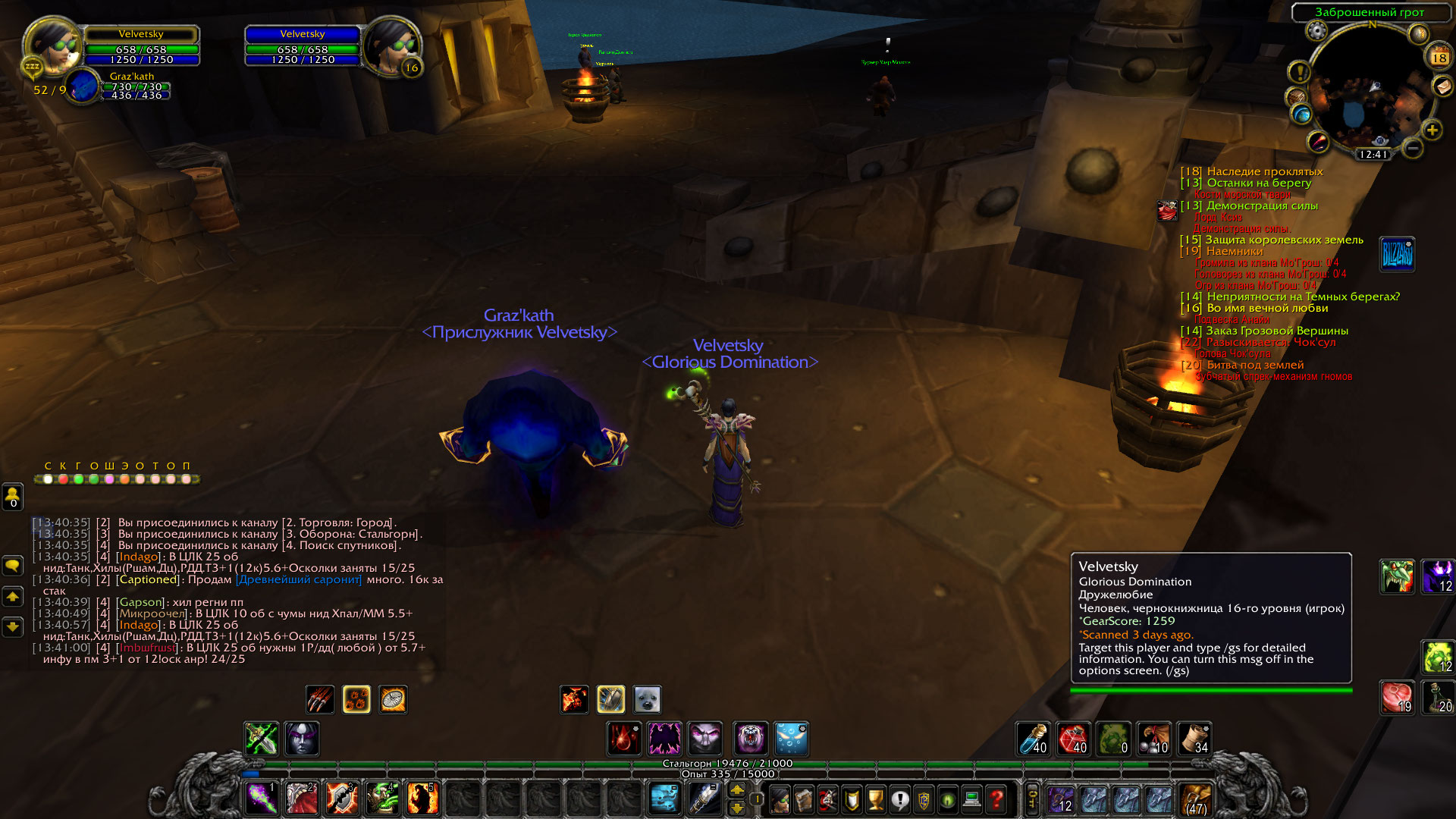Zoom in on the minimap with plus button
This screenshot has width=1456, height=819.
pos(1432,130)
